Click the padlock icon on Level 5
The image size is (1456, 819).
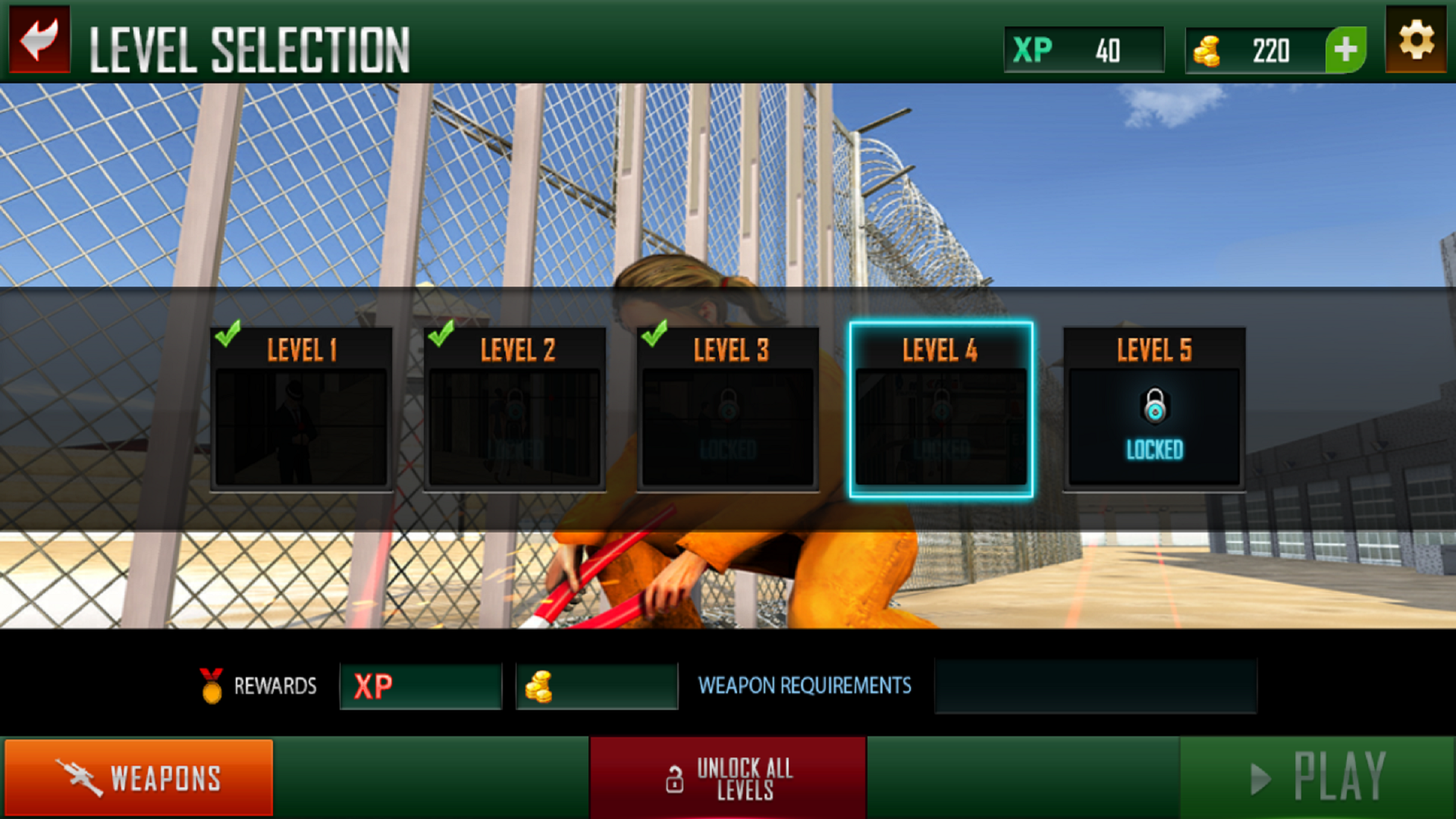tap(1153, 406)
